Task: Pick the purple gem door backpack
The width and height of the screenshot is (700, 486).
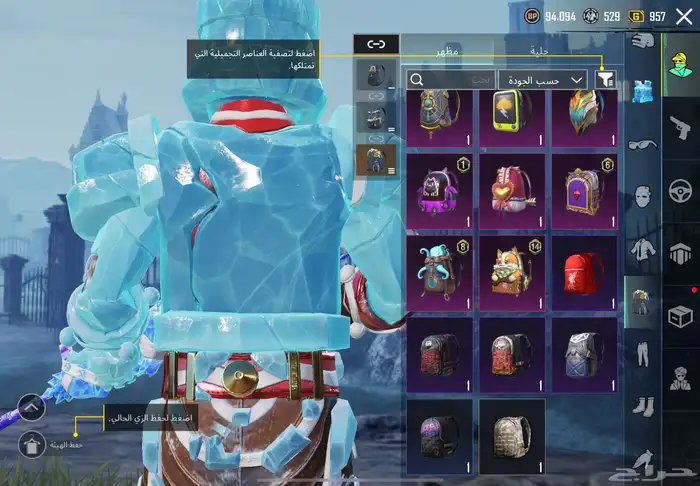Action: click(585, 186)
